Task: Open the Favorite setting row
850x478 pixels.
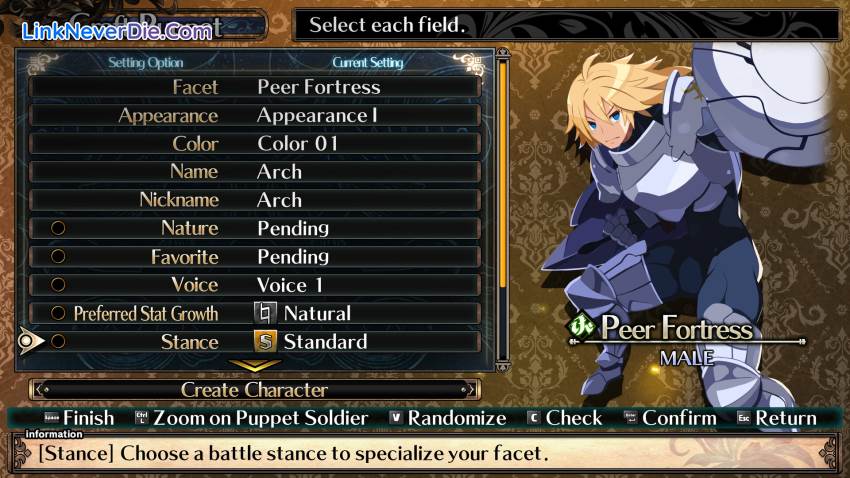Action: (255, 257)
